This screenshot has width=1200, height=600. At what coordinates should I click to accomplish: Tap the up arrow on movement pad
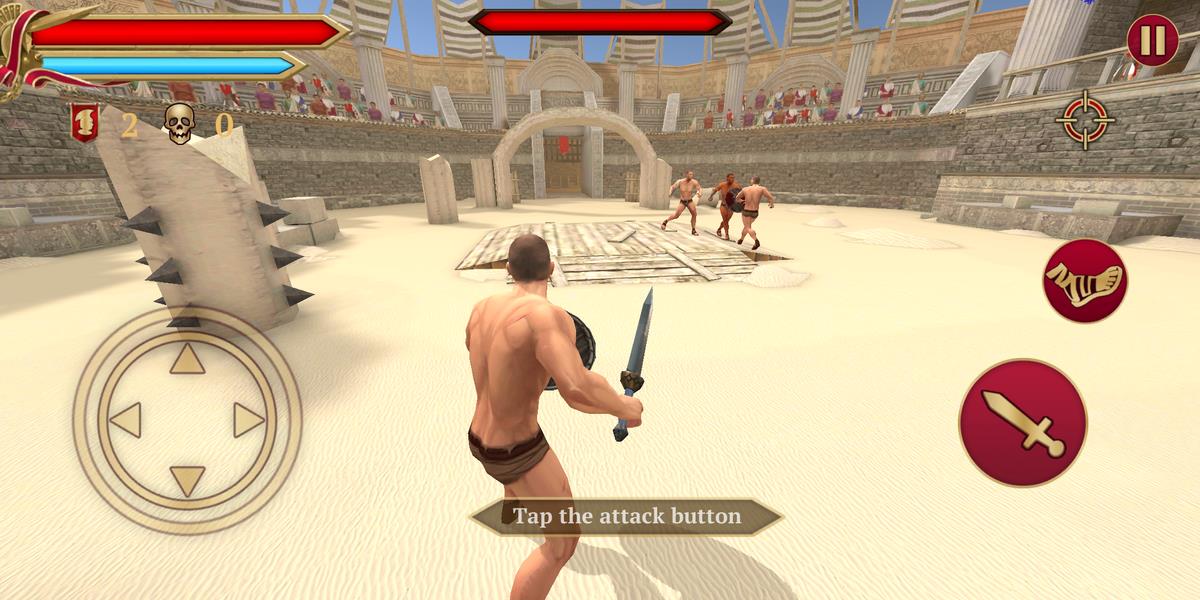187,359
